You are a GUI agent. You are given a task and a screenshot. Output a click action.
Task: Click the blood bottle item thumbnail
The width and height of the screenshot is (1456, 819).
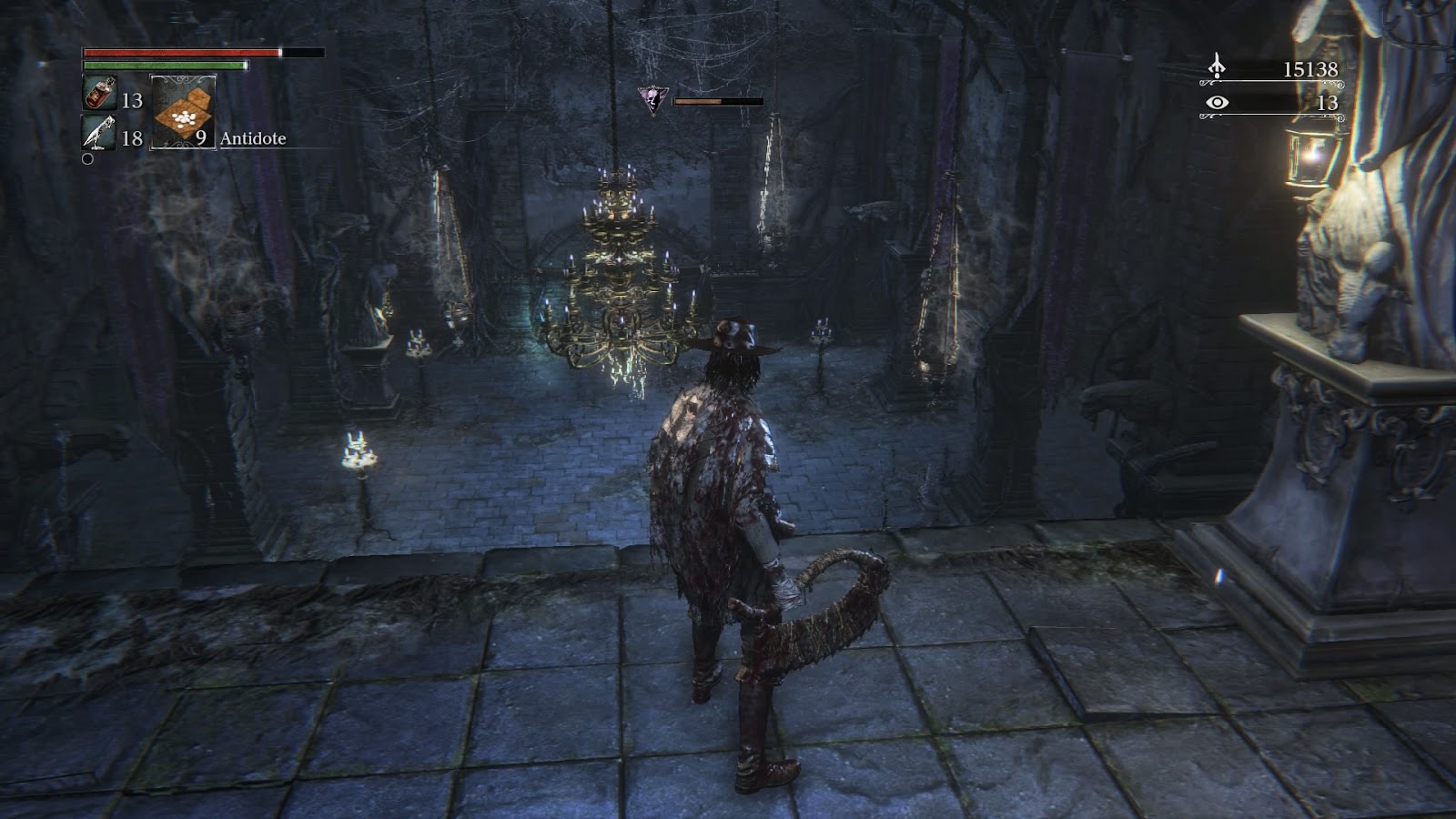pyautogui.click(x=100, y=94)
